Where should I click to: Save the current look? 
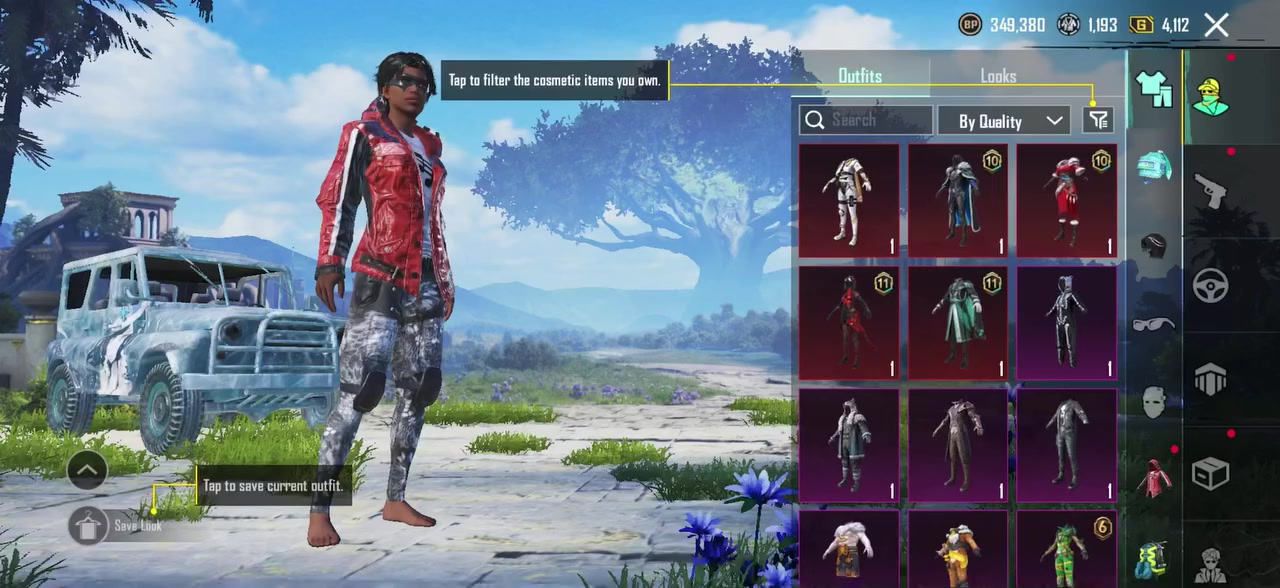point(88,525)
